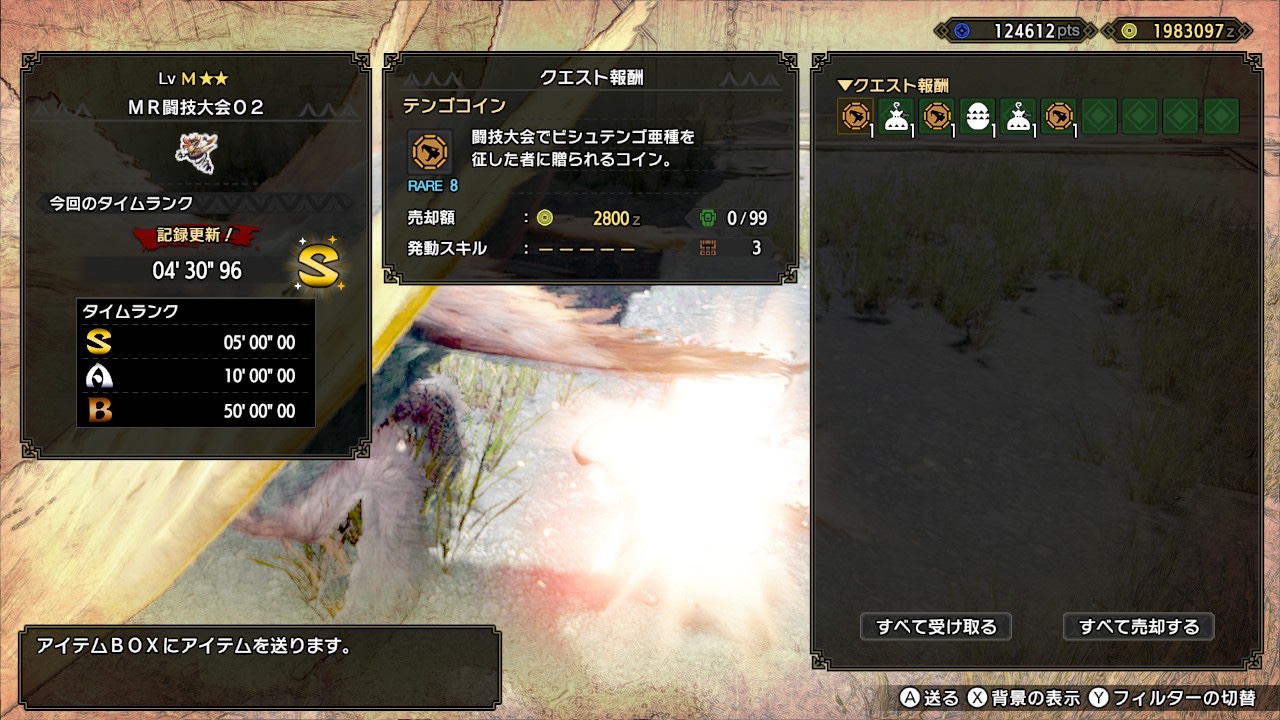Click the すべて受け取る (receive all) button
1280x720 pixels.
pyautogui.click(x=936, y=627)
